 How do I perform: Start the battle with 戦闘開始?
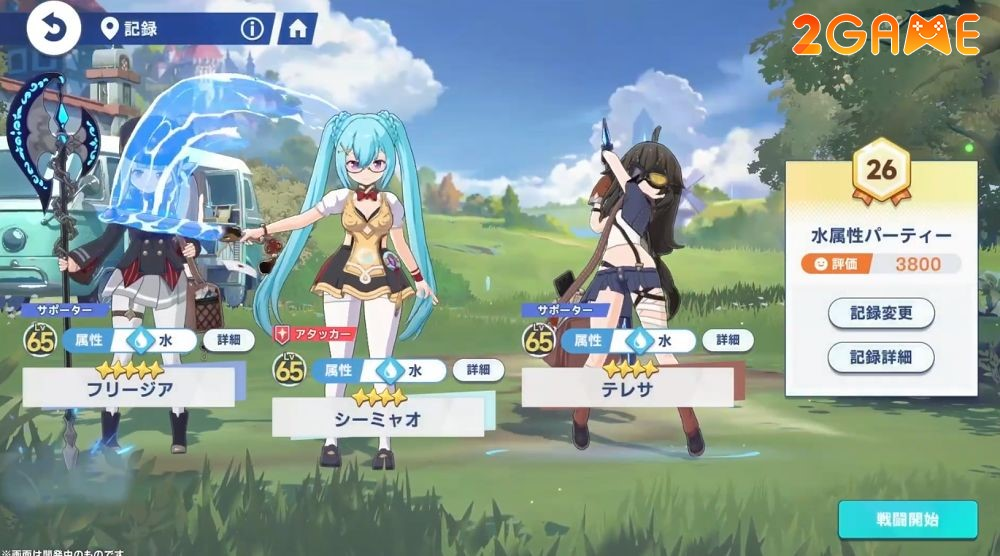click(907, 520)
